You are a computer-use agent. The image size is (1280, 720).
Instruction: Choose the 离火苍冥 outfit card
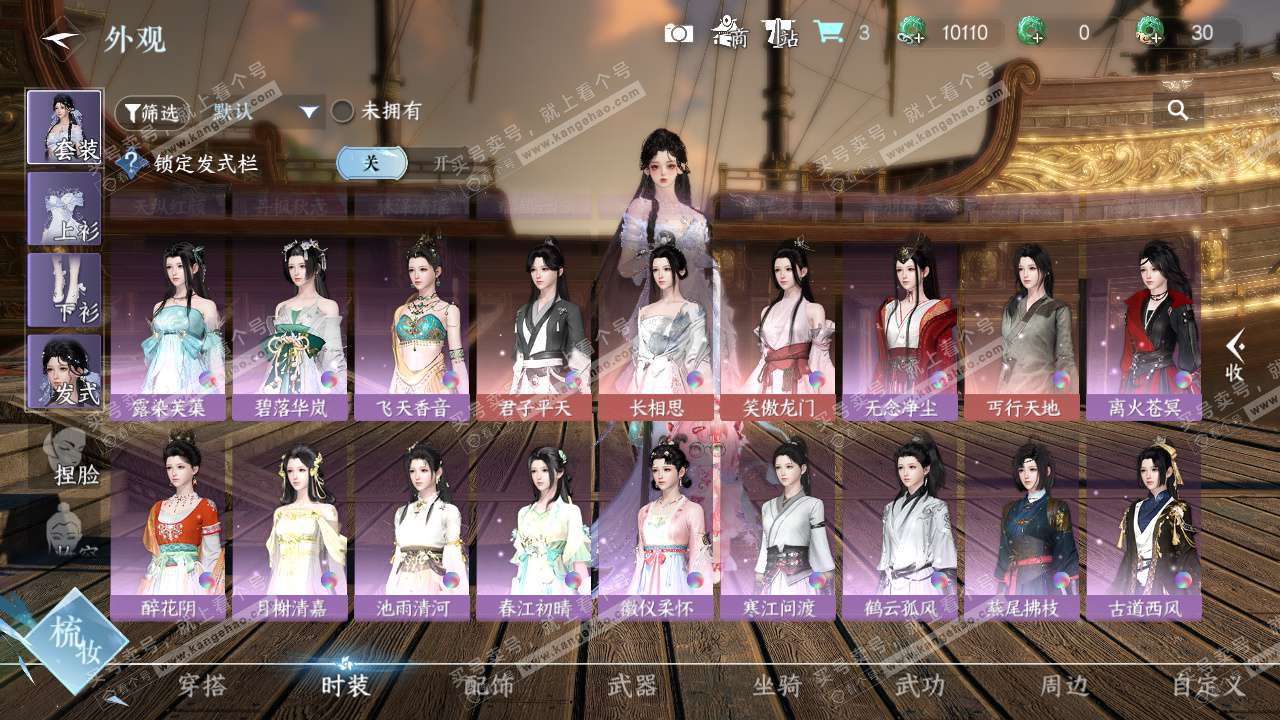(1144, 328)
